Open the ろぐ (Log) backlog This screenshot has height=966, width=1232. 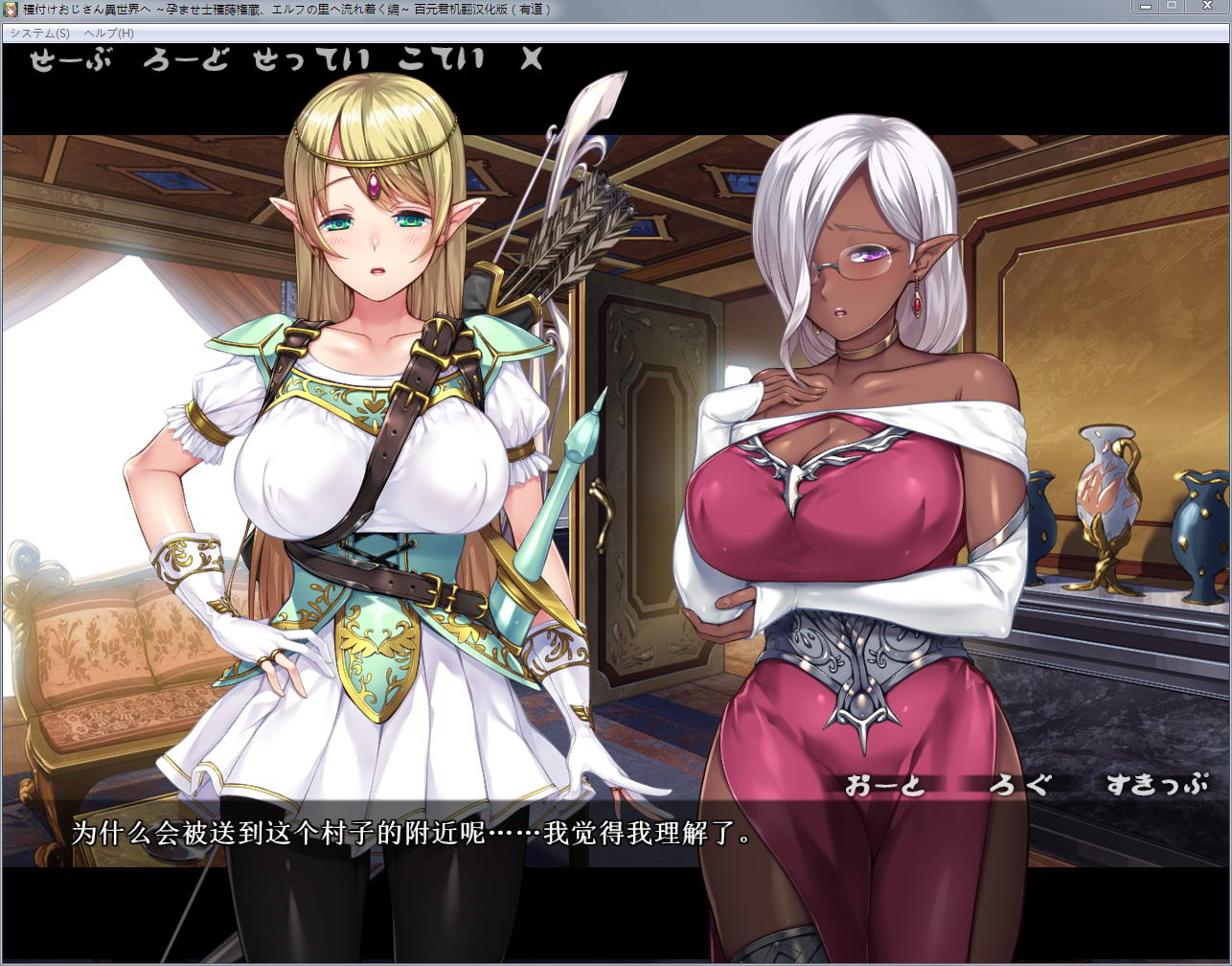pyautogui.click(x=1019, y=785)
